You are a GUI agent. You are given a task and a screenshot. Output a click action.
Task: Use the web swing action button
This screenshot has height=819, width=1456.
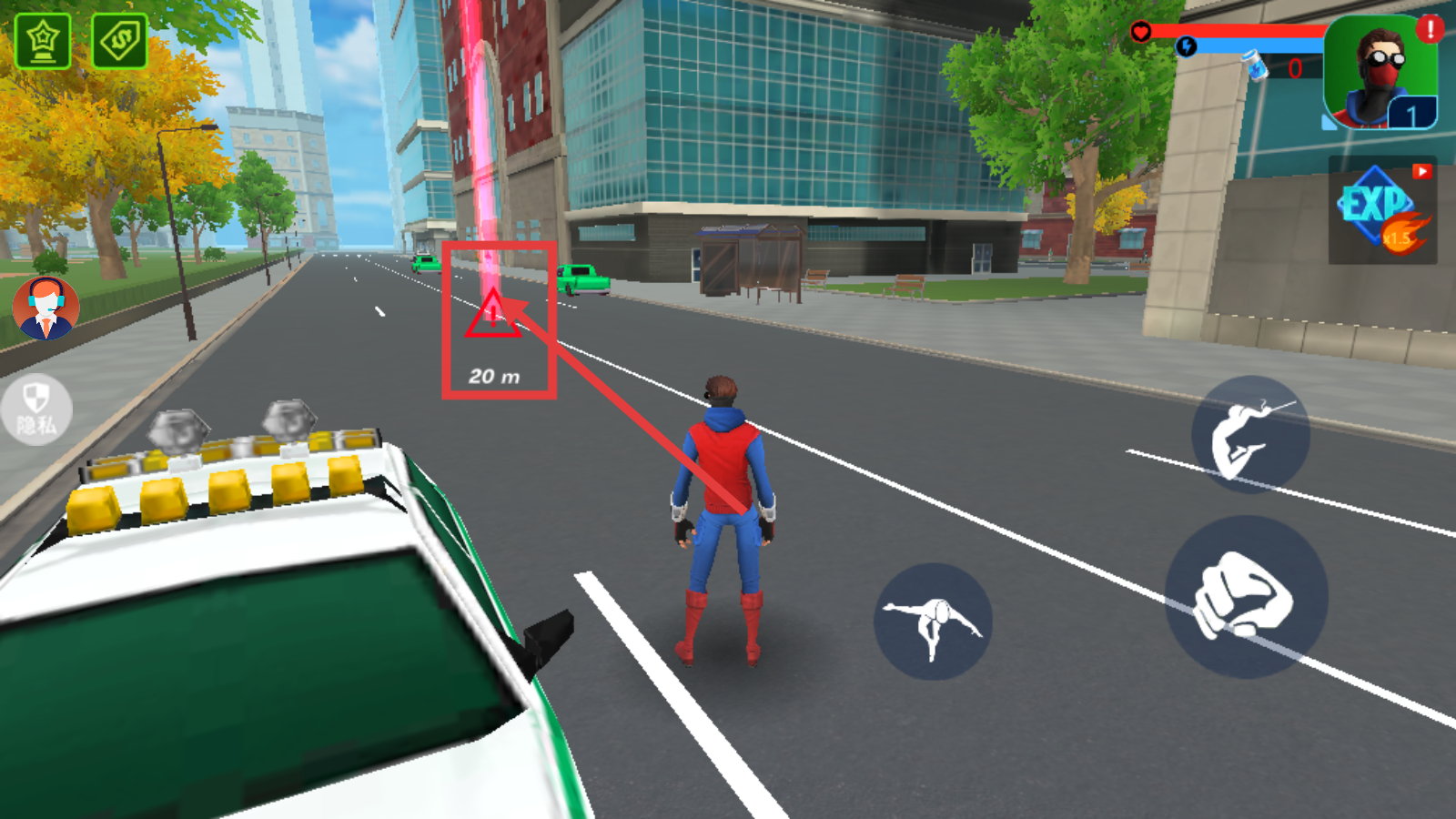point(1250,435)
